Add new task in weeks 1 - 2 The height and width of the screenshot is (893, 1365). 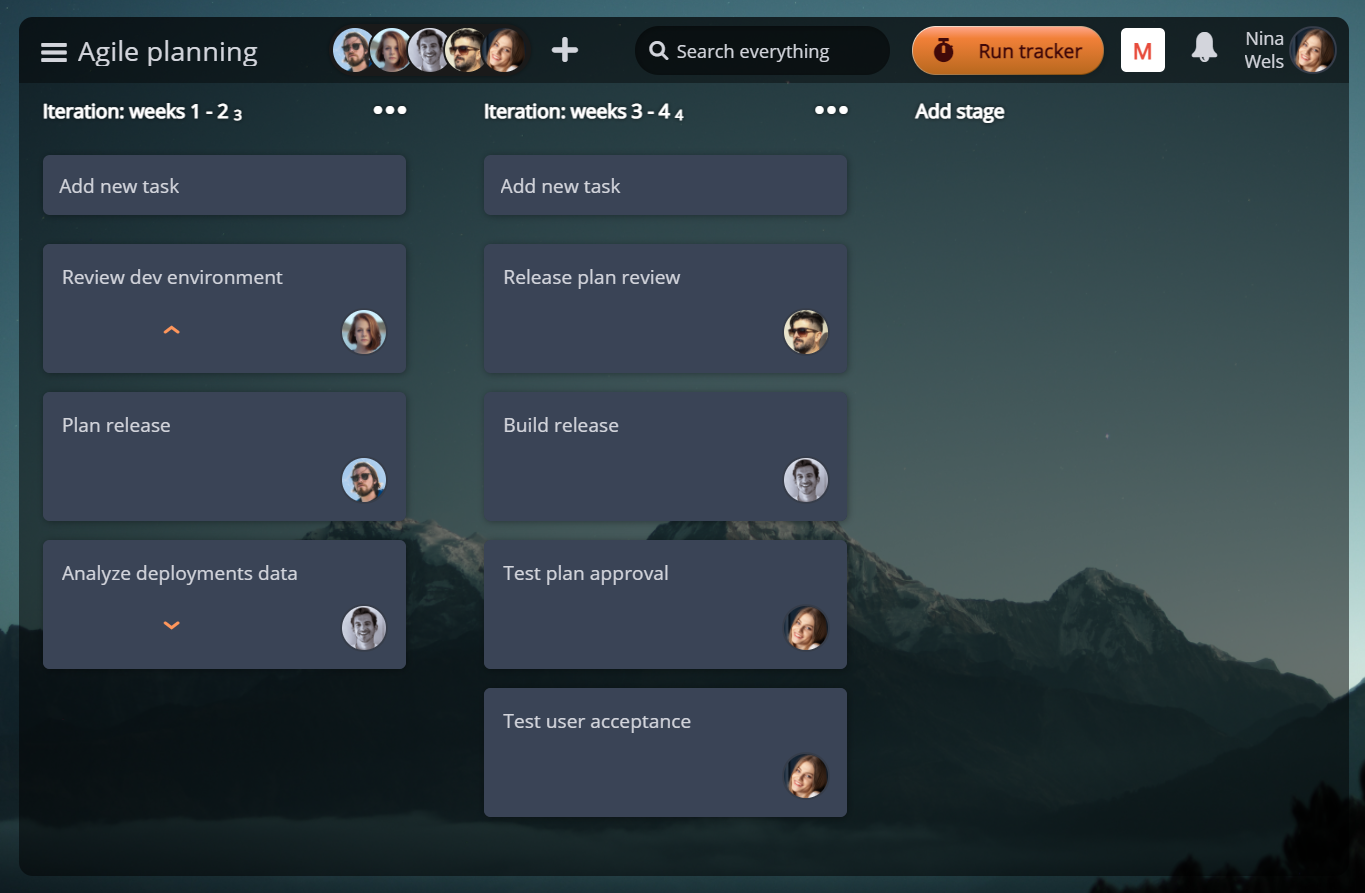[224, 185]
